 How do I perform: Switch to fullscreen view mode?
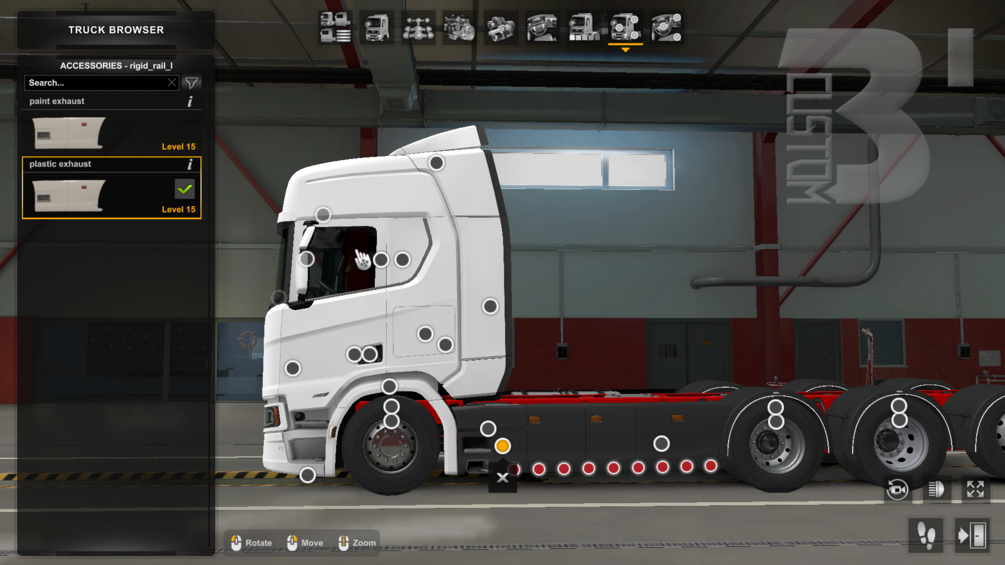click(975, 489)
